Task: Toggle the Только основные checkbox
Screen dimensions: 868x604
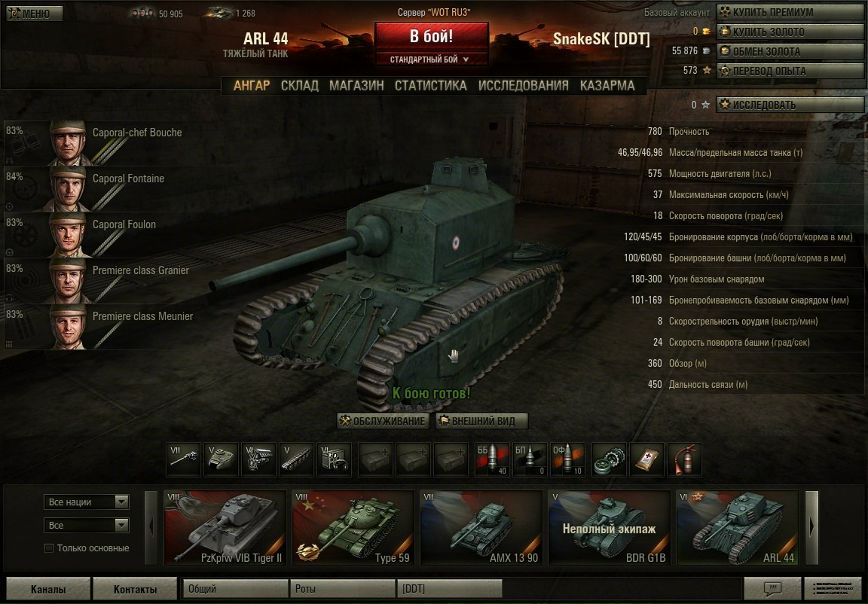Action: pyautogui.click(x=49, y=548)
